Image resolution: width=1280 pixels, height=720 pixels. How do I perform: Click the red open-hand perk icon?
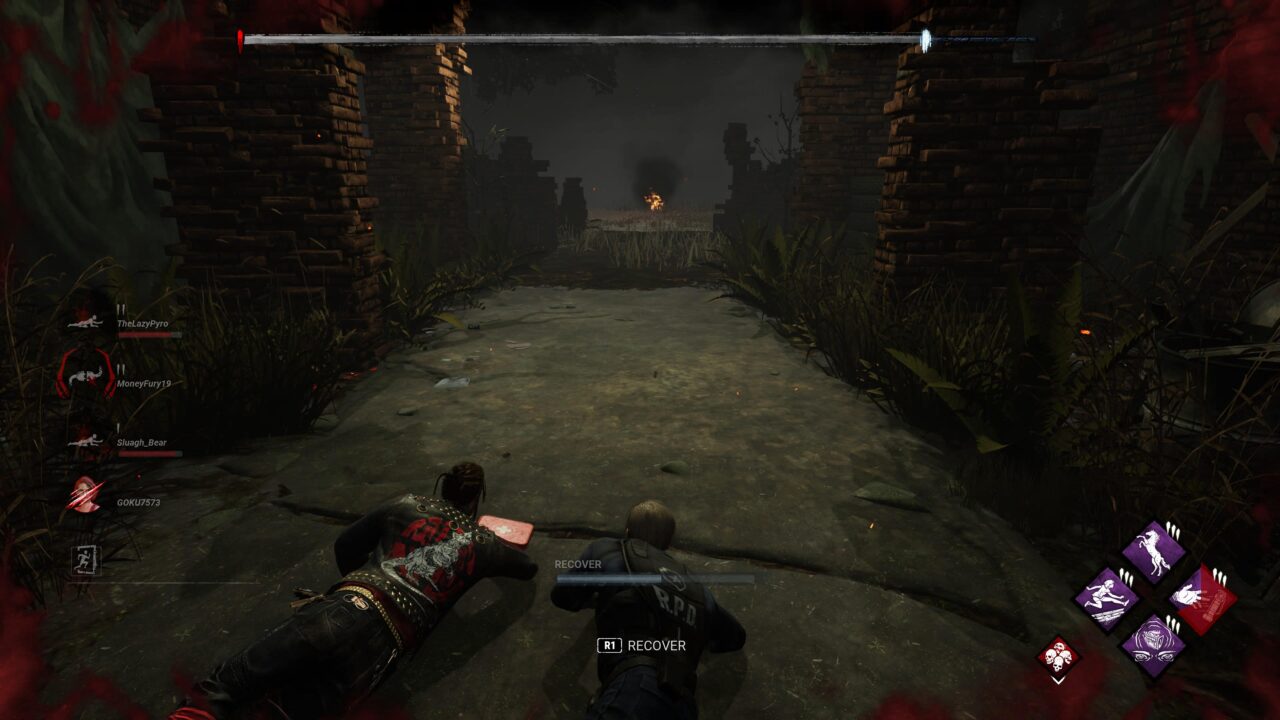coord(1201,598)
